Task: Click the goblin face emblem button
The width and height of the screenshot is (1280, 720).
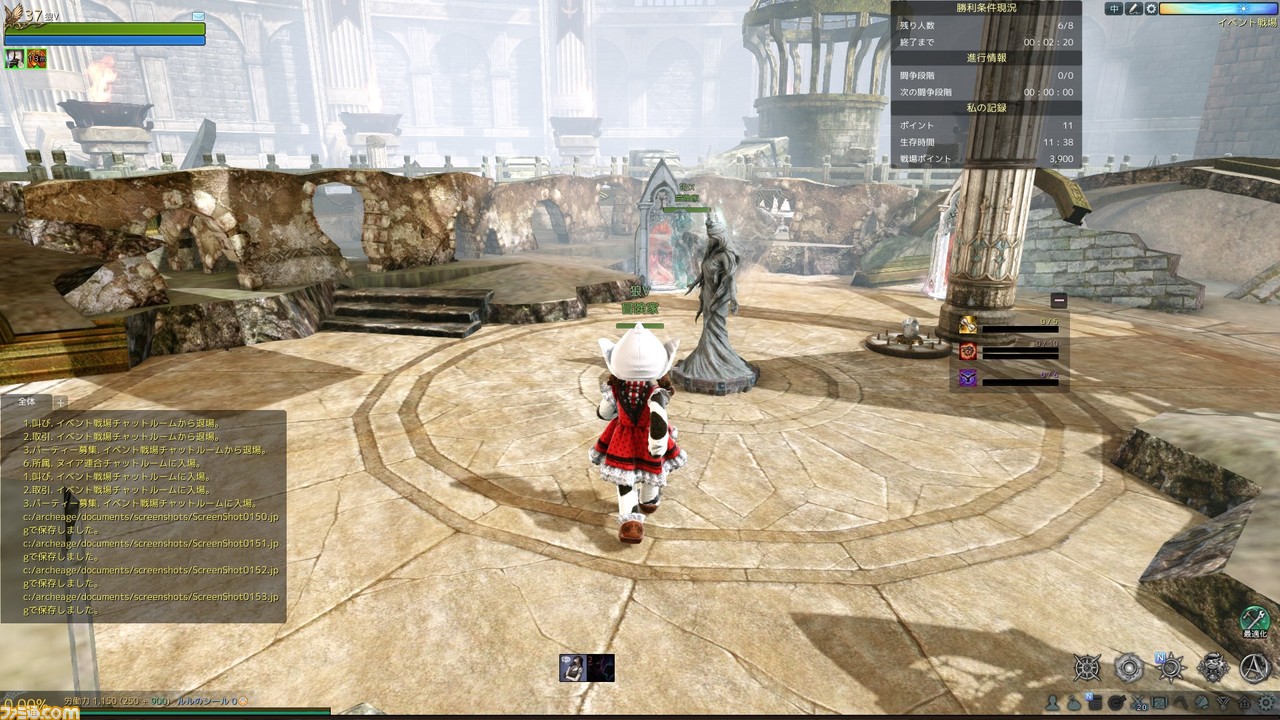Action: tap(1213, 667)
